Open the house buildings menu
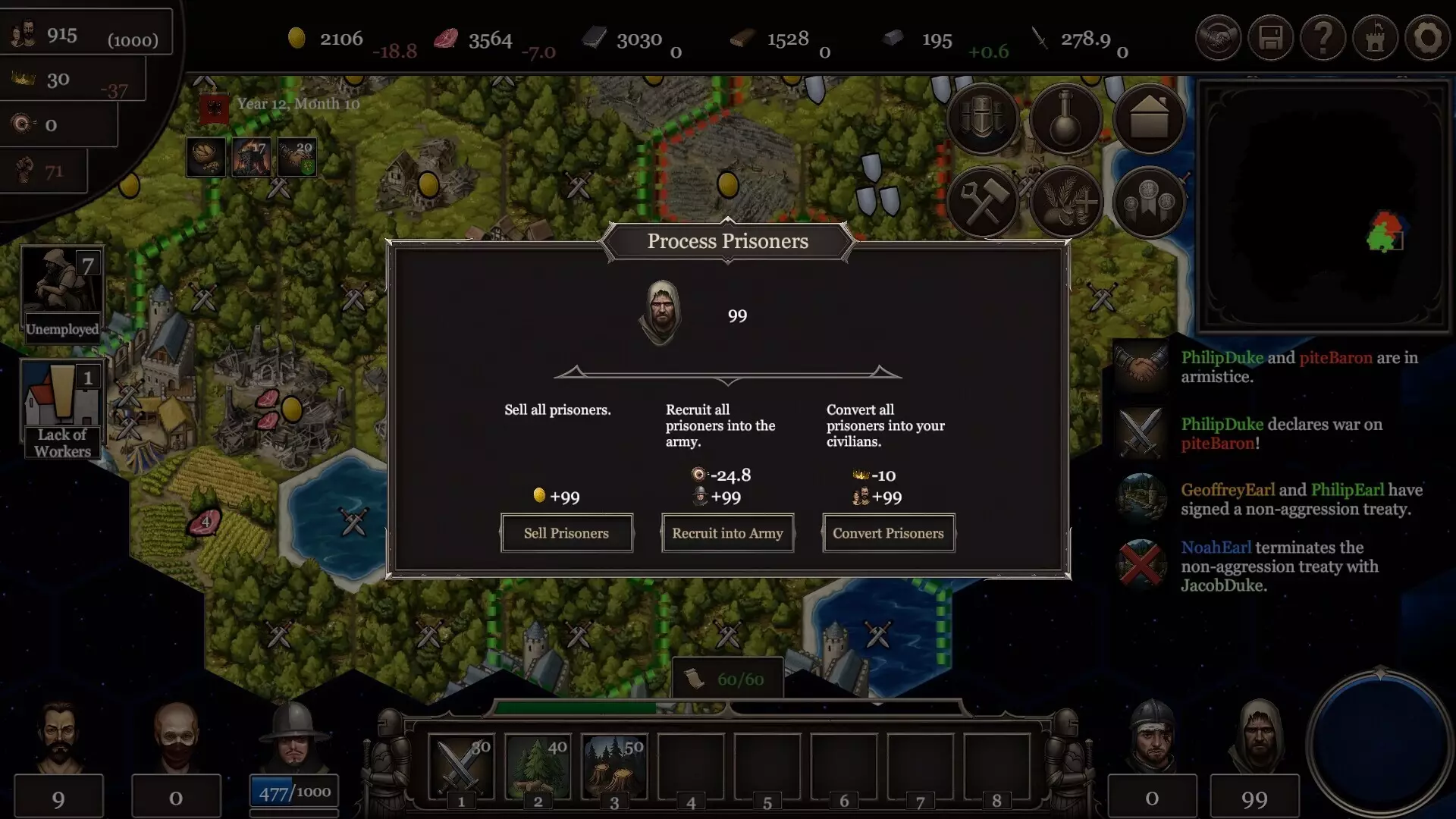Viewport: 1456px width, 819px height. click(x=1149, y=120)
